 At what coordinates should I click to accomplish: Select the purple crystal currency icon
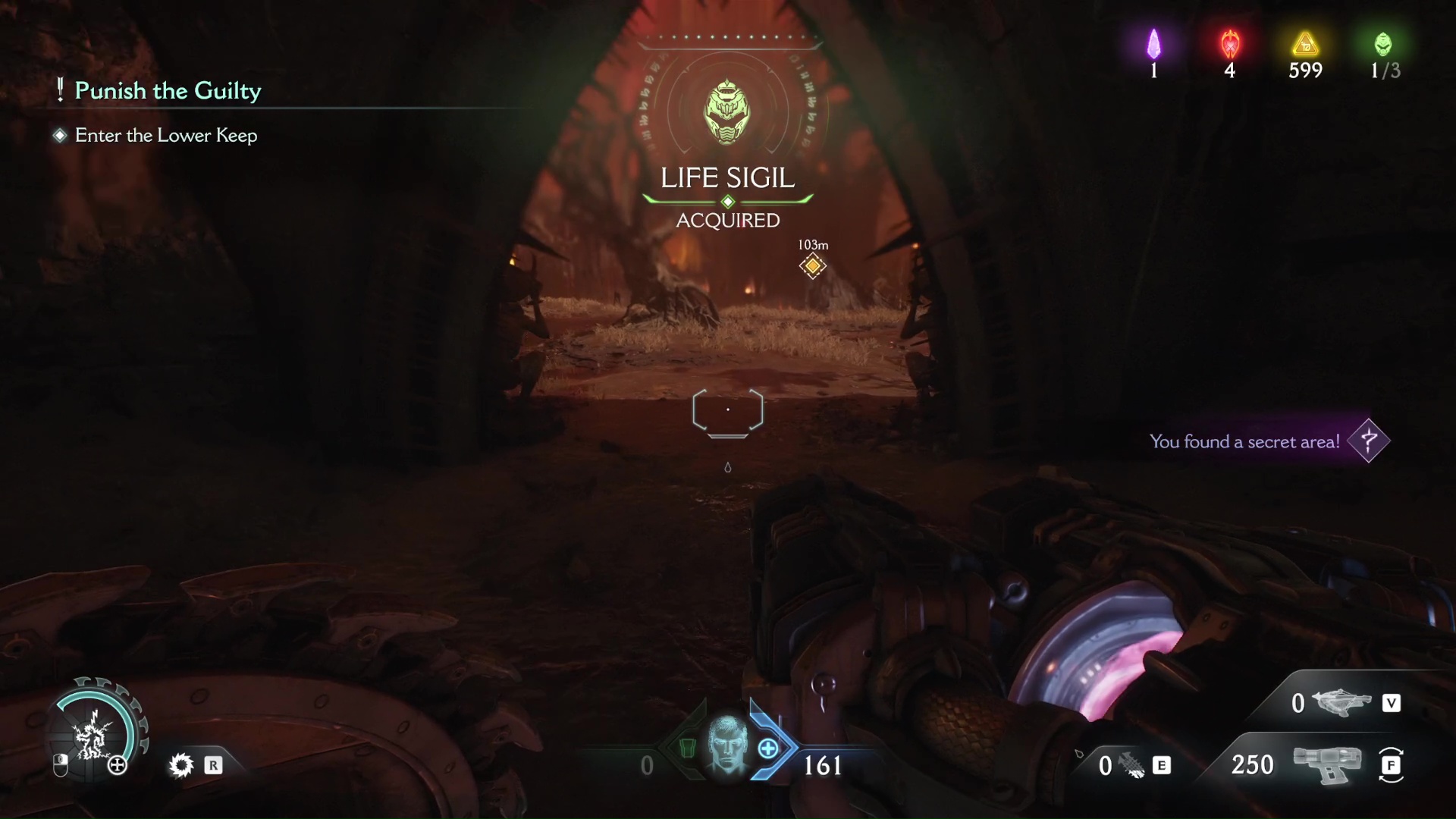(1153, 45)
